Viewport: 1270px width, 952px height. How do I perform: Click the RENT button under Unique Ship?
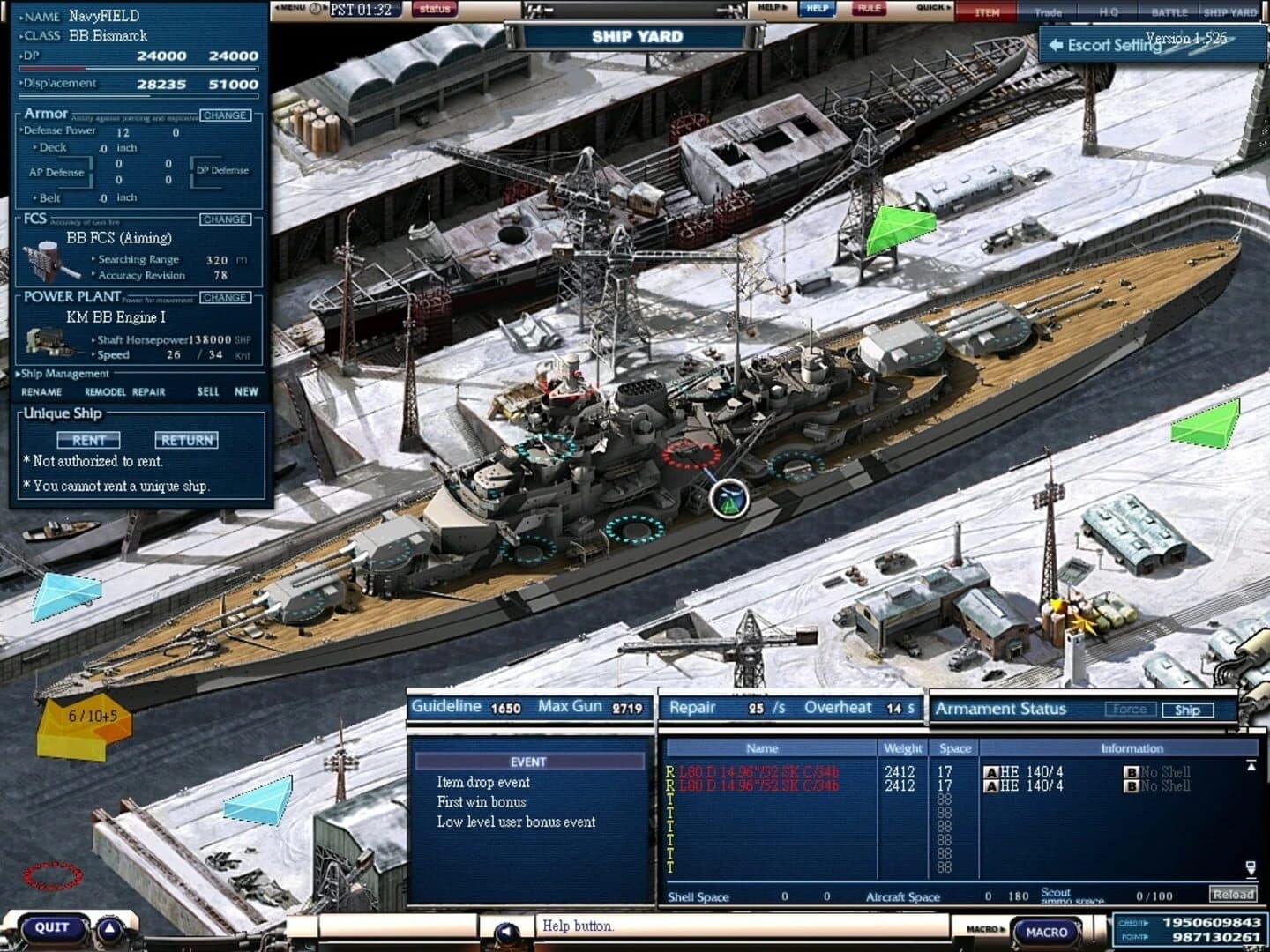coord(88,440)
